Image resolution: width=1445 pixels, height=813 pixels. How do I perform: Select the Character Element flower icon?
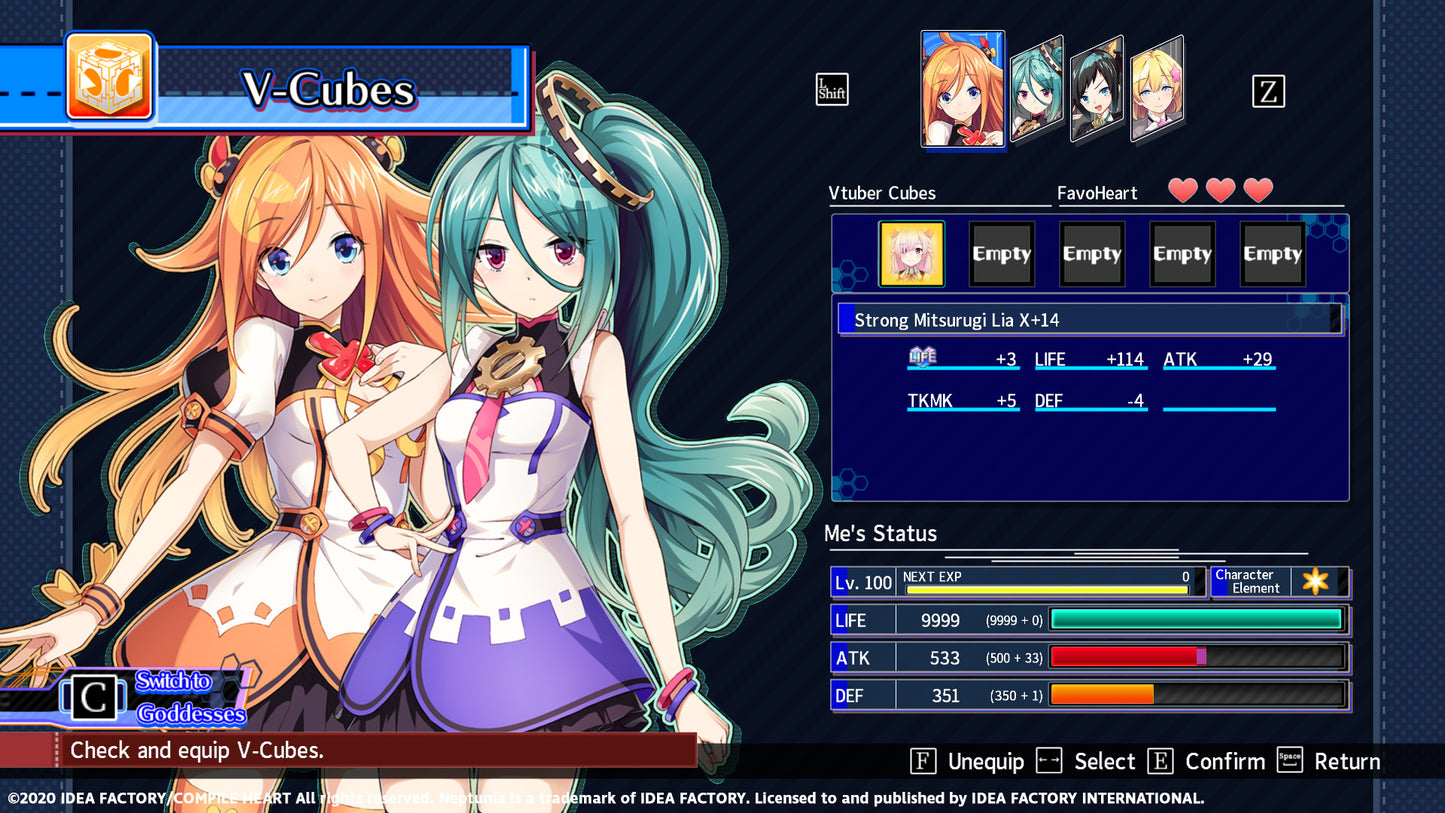(1317, 581)
